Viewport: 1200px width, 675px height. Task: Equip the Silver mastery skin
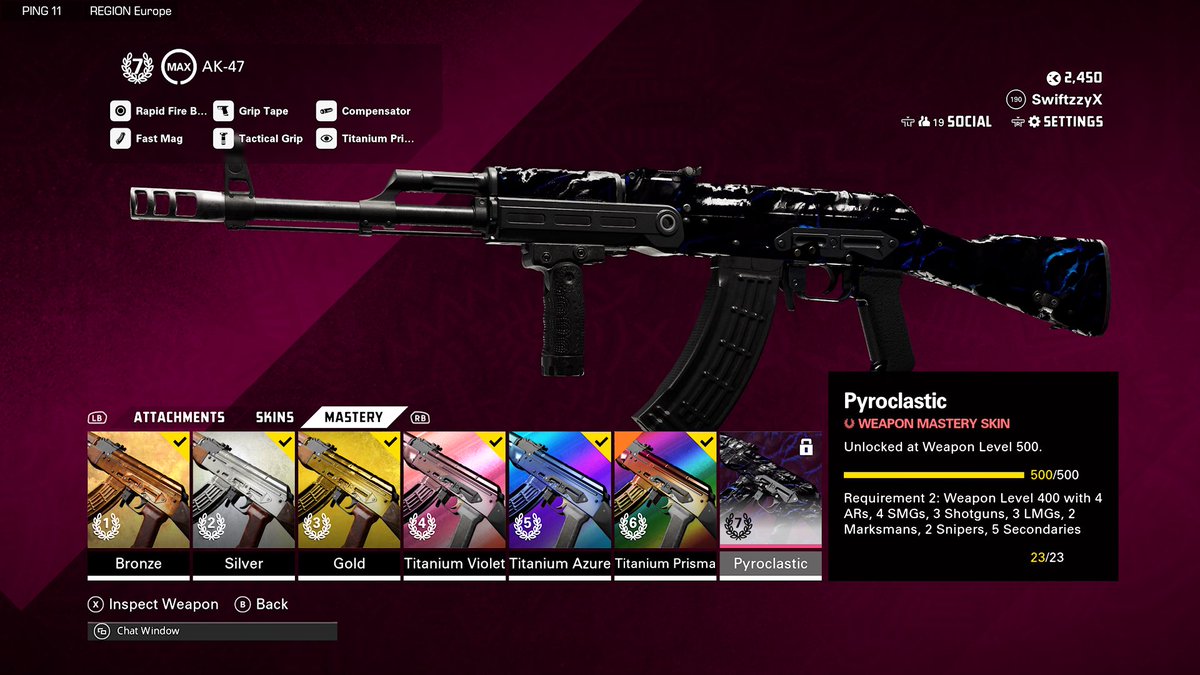[x=243, y=493]
